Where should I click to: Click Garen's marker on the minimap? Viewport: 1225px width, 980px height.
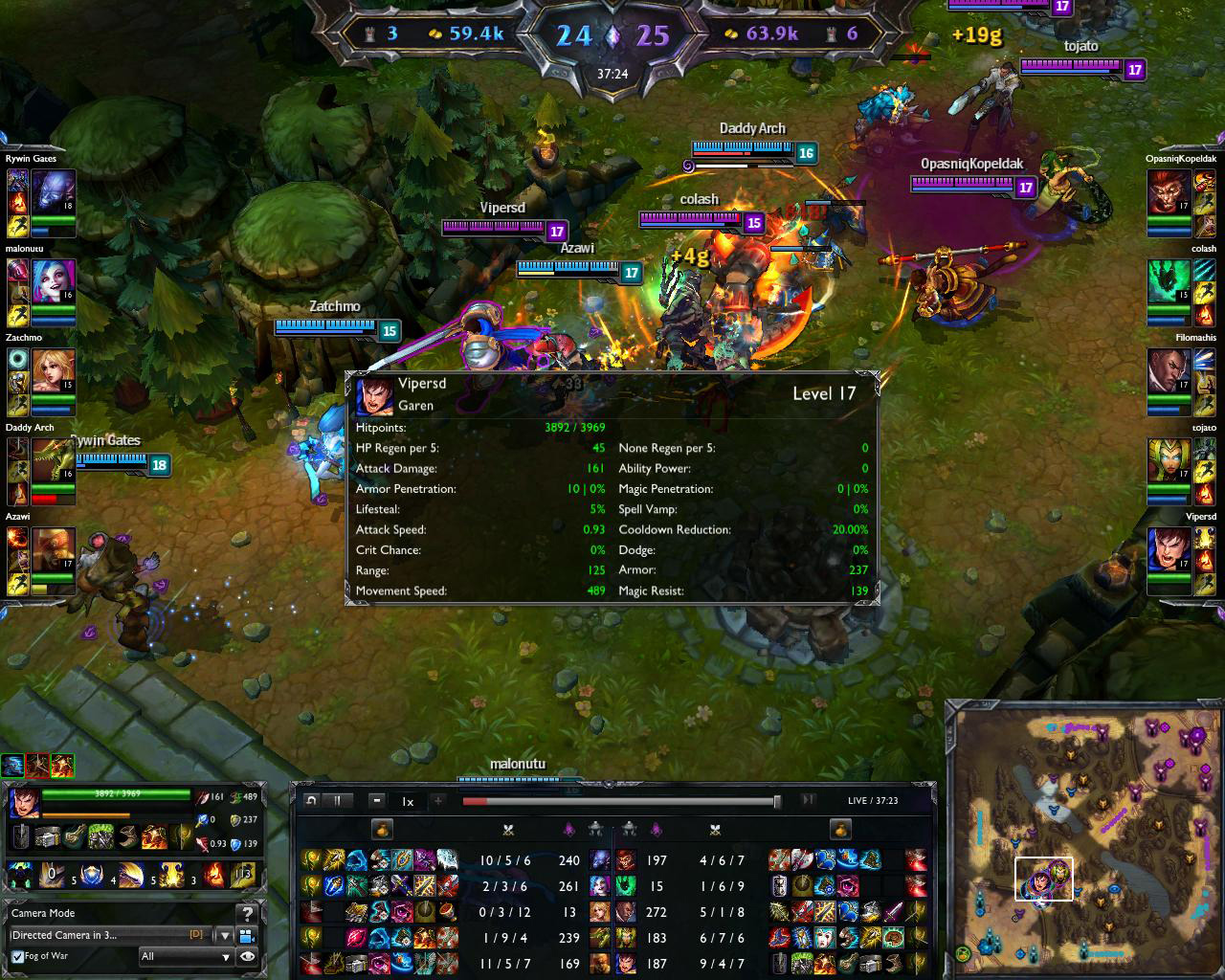point(1042,880)
